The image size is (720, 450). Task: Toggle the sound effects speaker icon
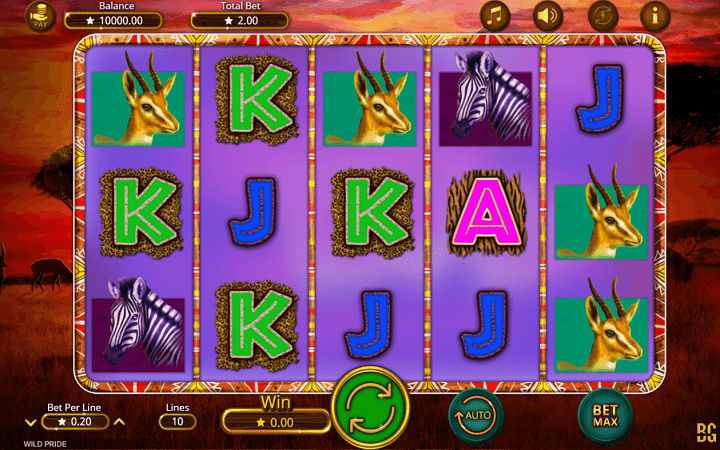[547, 14]
